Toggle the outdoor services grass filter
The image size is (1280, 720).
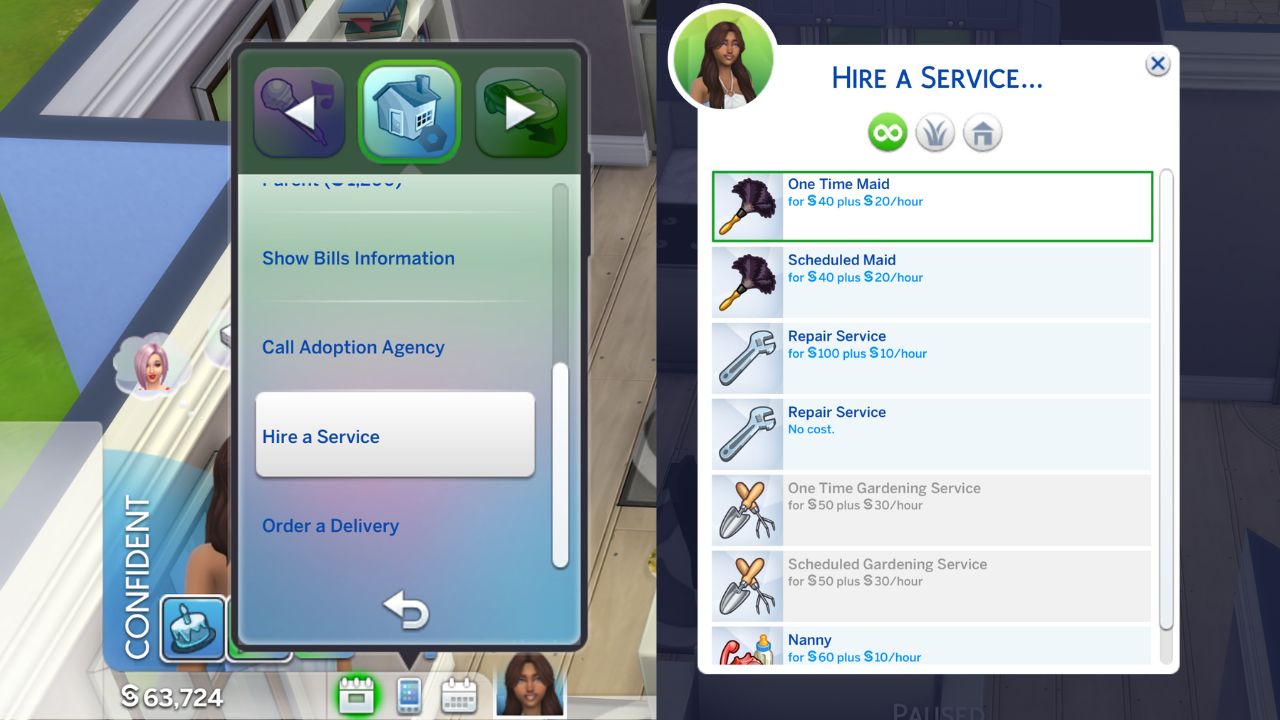(x=934, y=131)
